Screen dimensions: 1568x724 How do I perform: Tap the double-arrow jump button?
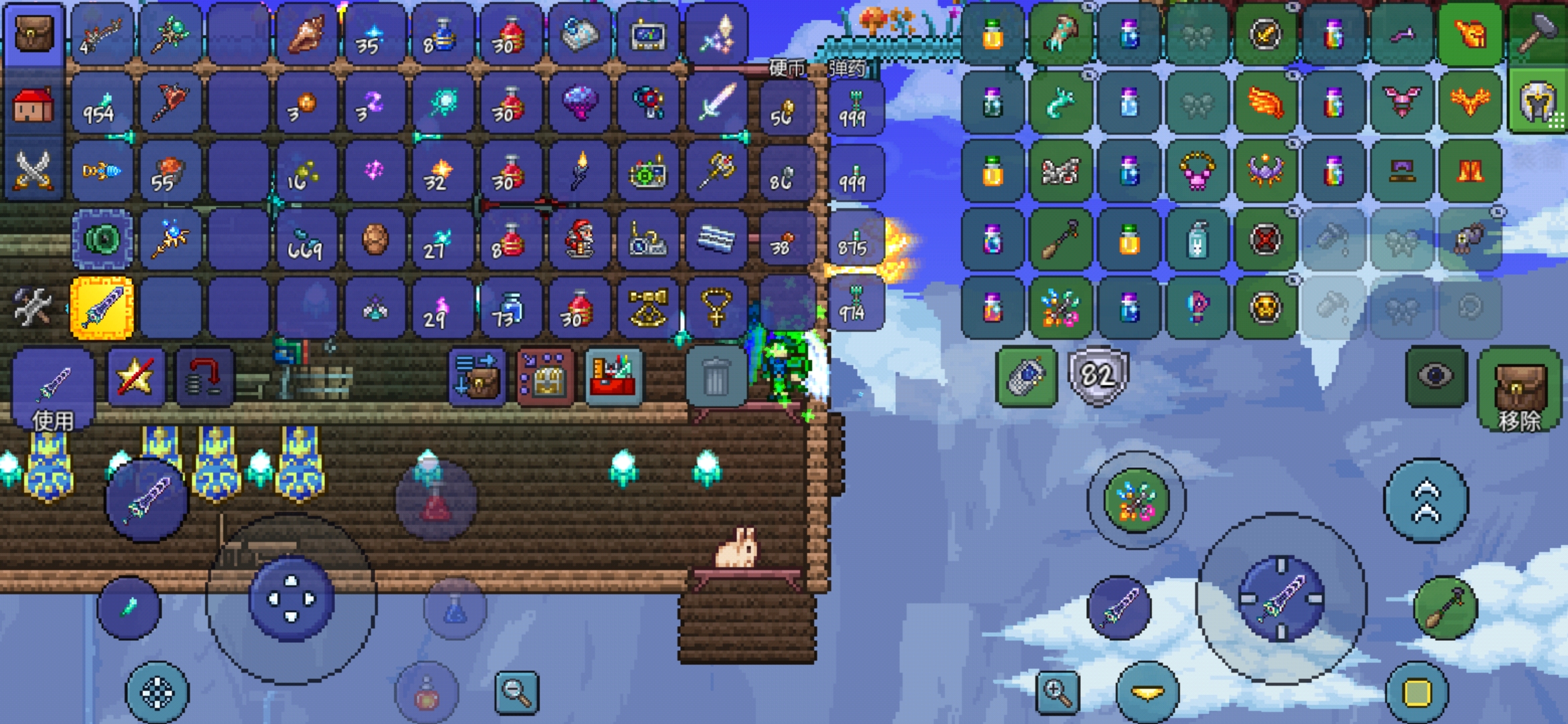(x=1426, y=500)
